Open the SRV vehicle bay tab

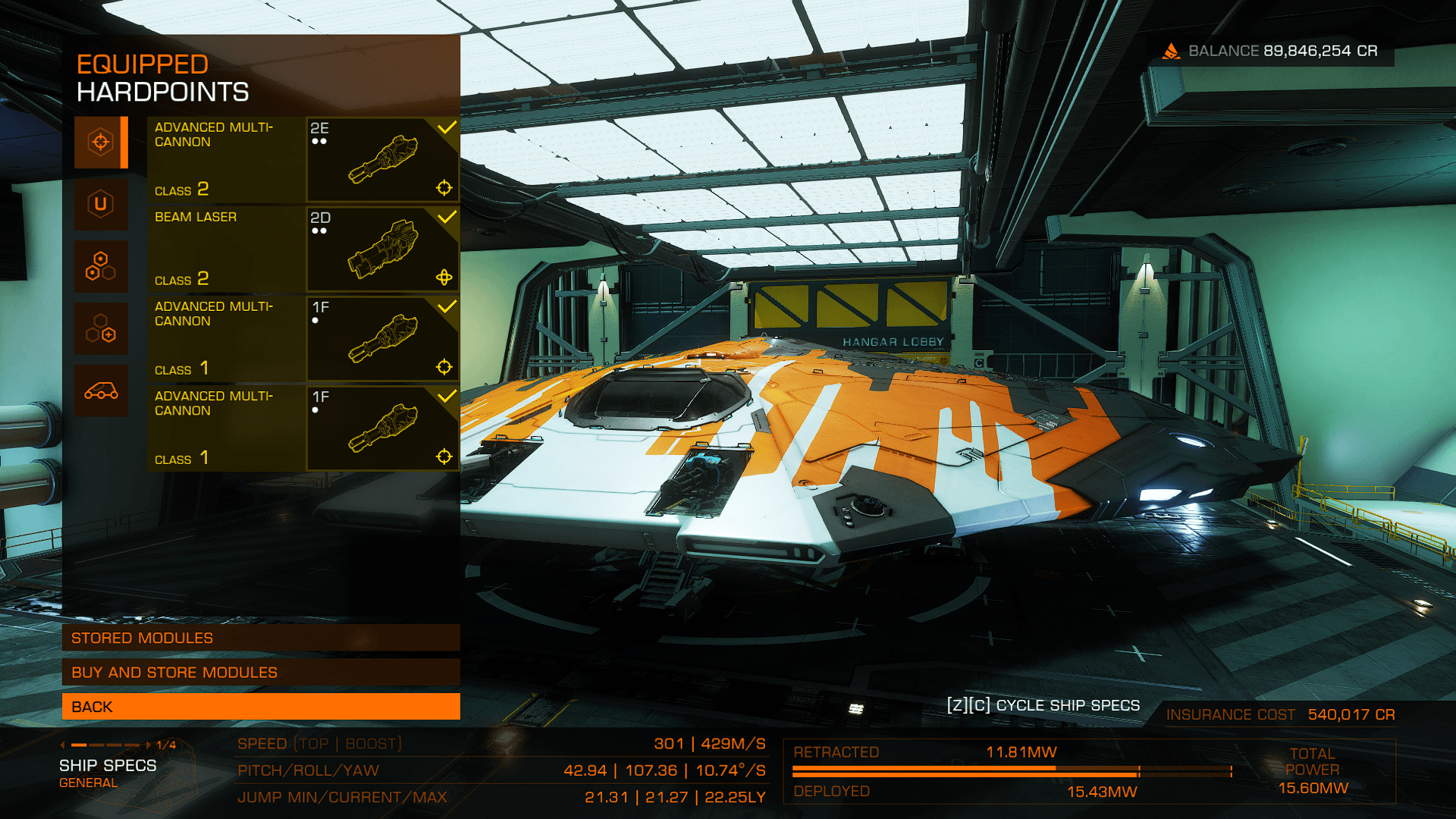point(101,391)
